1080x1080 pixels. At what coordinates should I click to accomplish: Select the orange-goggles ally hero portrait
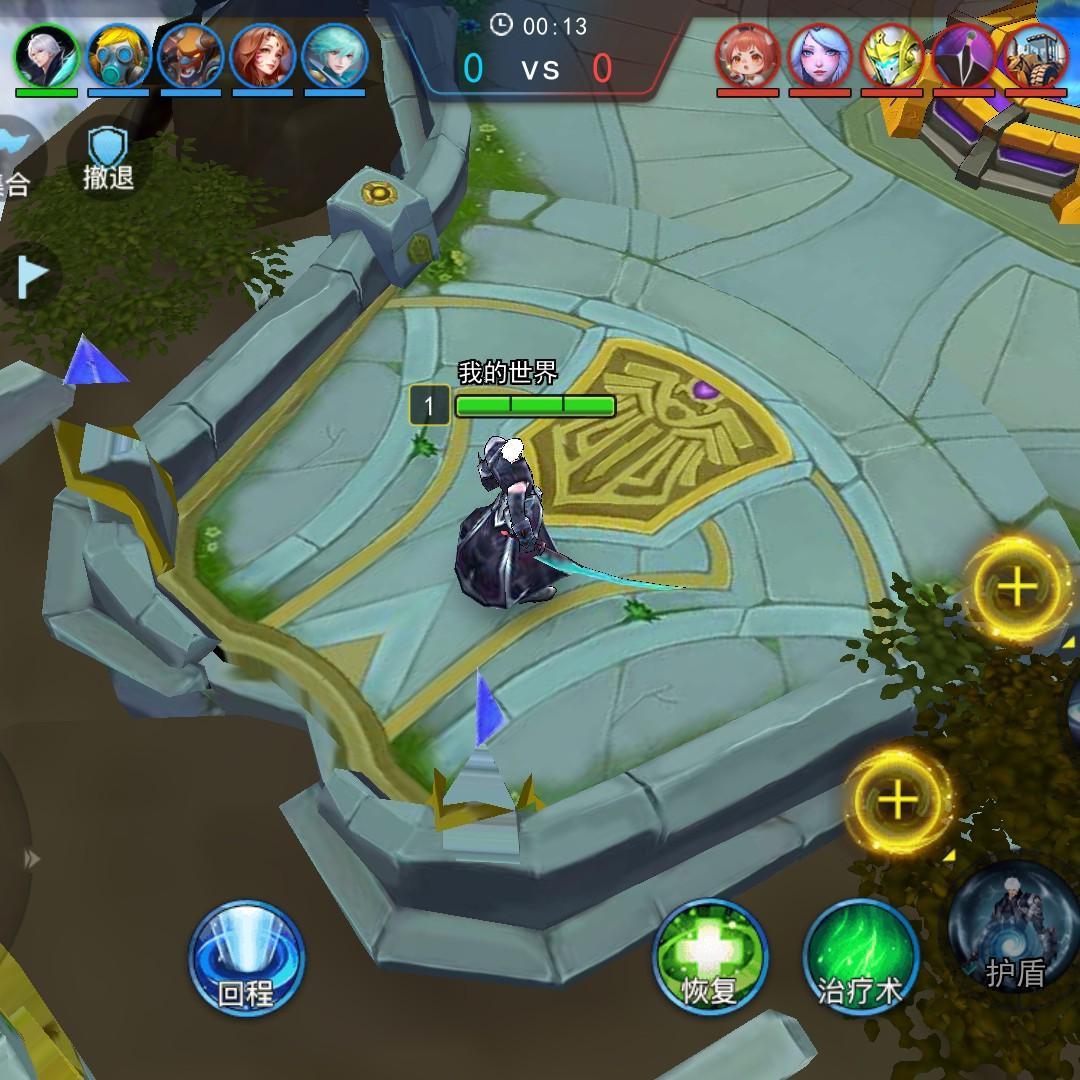click(190, 56)
